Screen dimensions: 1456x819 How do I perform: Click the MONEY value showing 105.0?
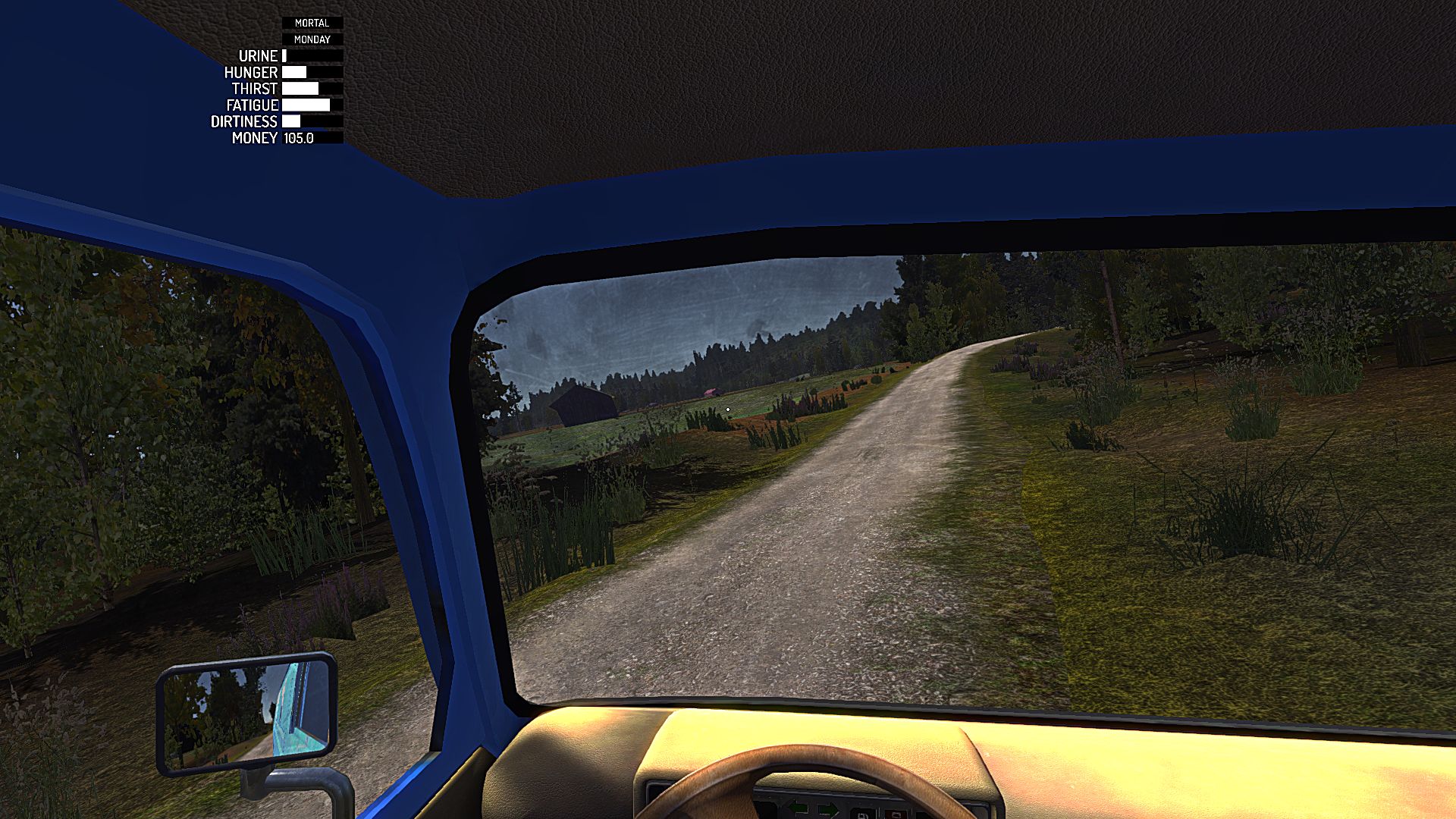297,137
